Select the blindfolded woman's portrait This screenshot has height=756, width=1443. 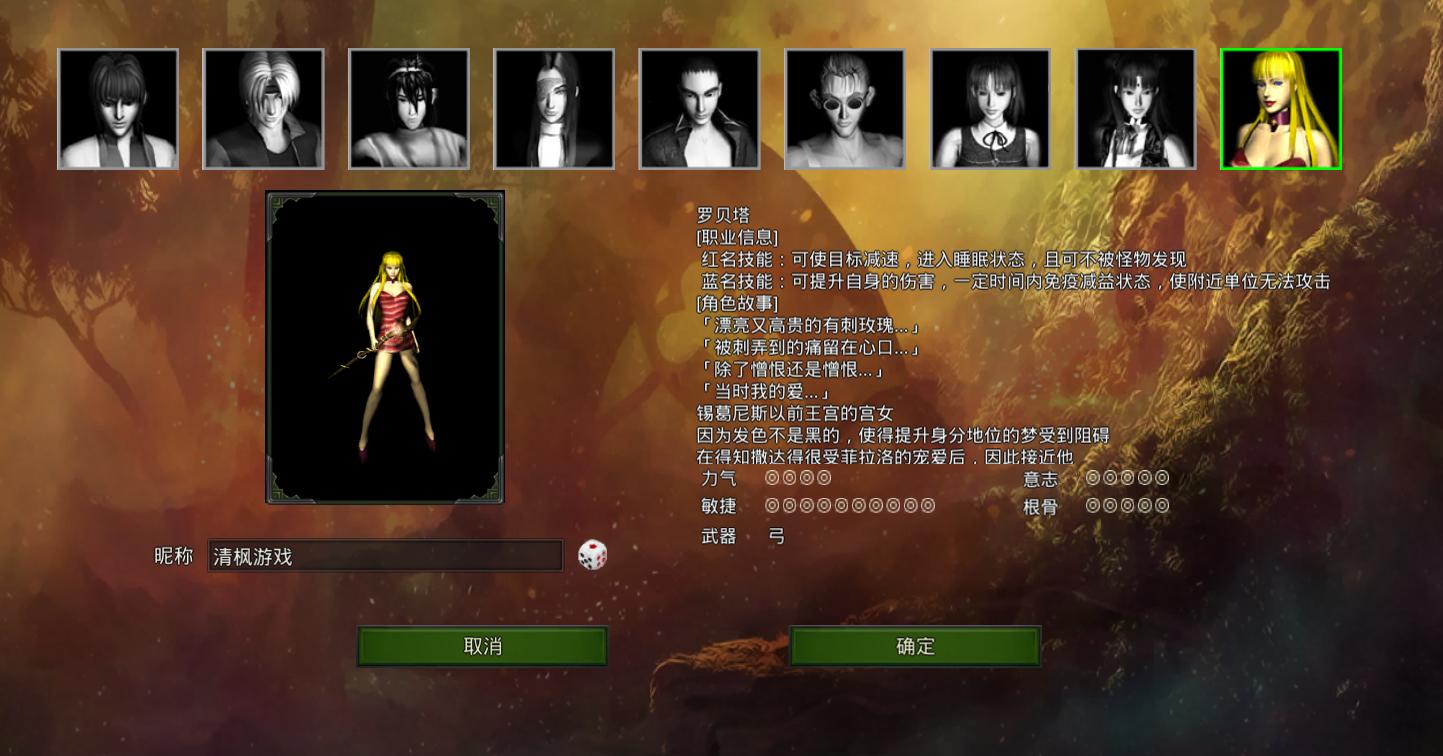(554, 108)
